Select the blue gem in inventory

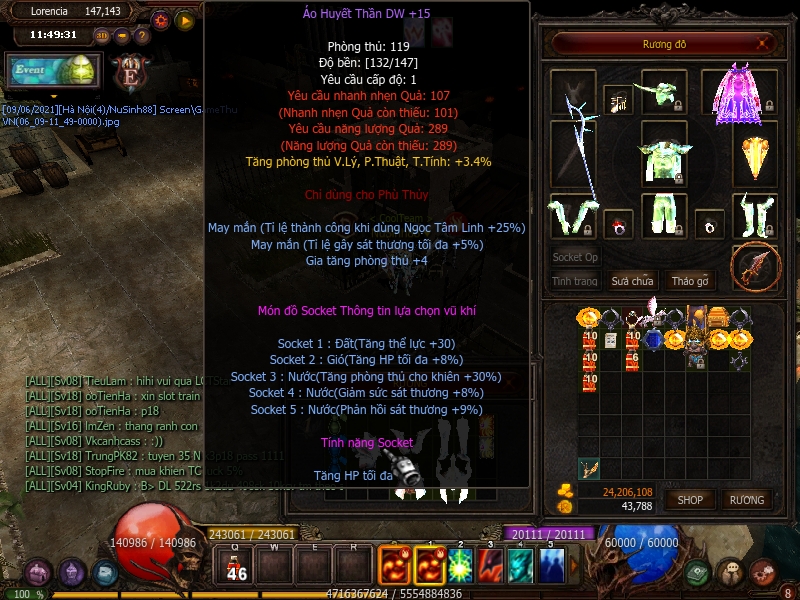coord(653,340)
